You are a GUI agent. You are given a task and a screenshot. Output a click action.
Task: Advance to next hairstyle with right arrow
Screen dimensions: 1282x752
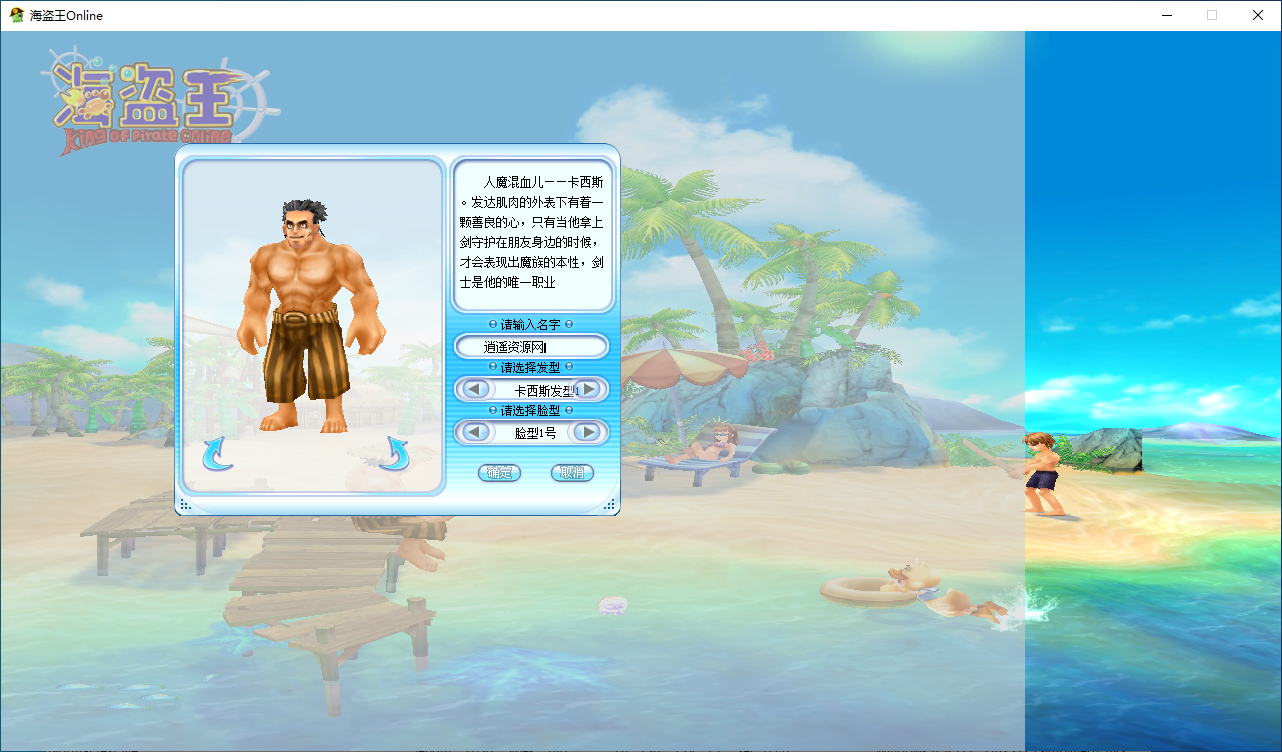(587, 390)
